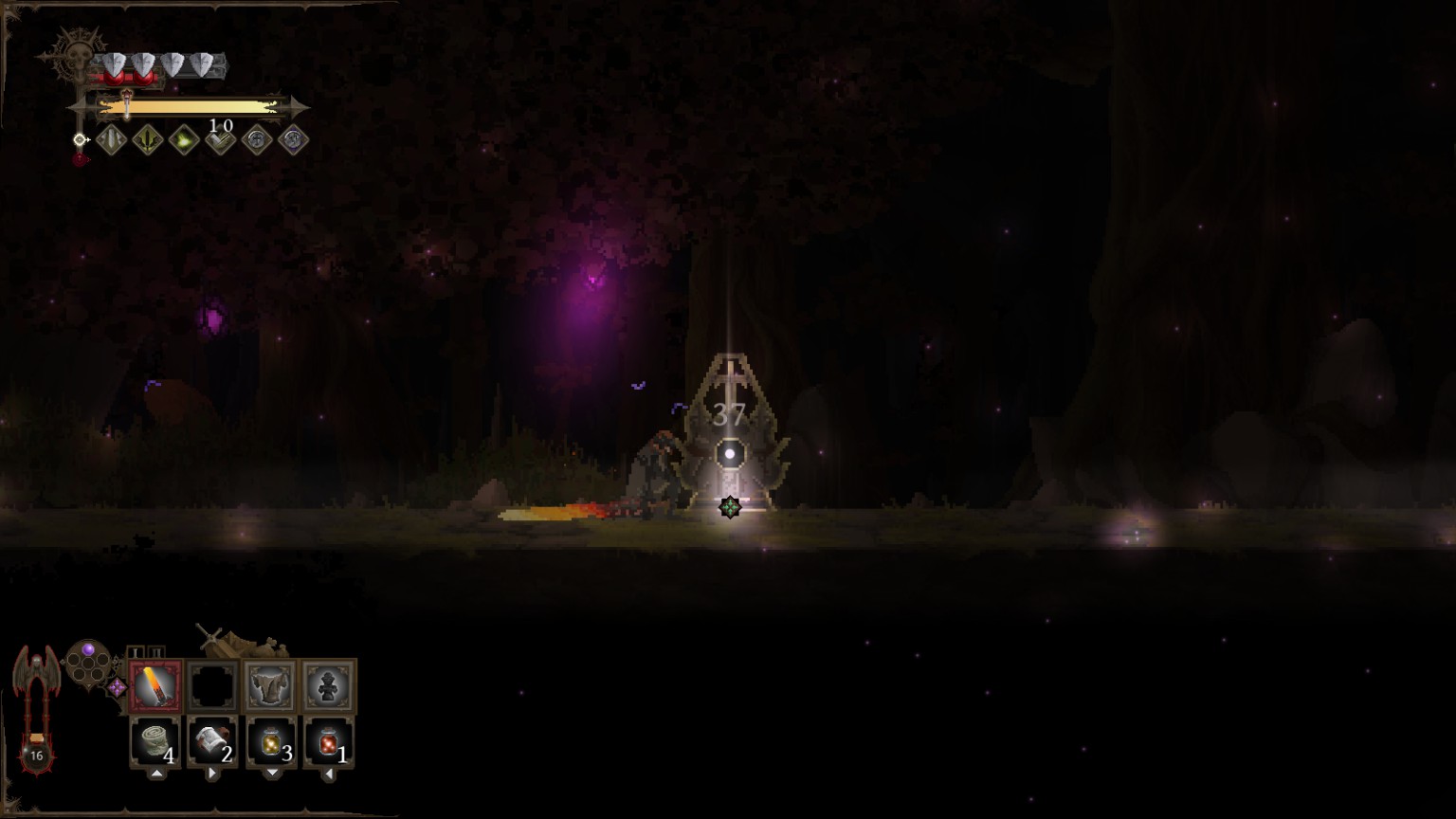The image size is (1456, 819).
Task: Click the purple gem diamond icon
Action: pyautogui.click(x=117, y=687)
